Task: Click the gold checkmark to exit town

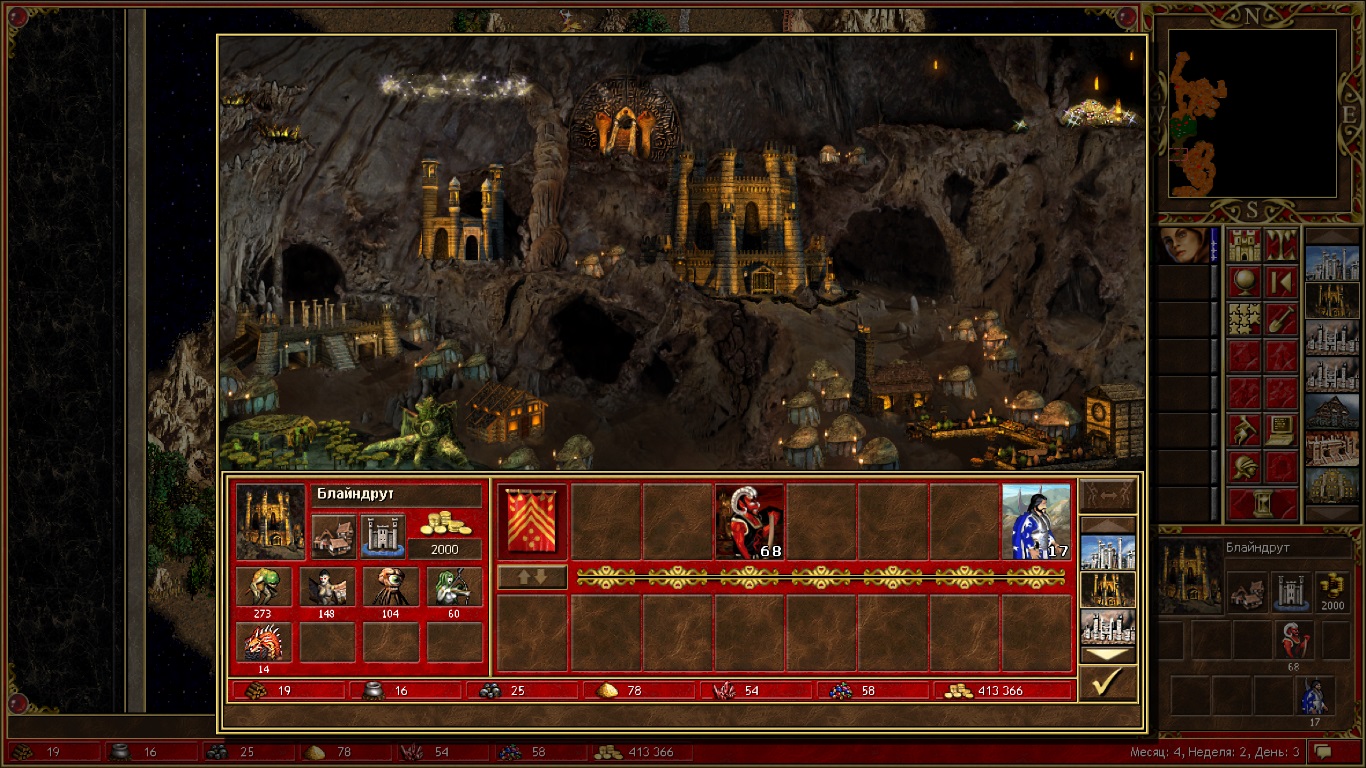Action: pos(1107,683)
